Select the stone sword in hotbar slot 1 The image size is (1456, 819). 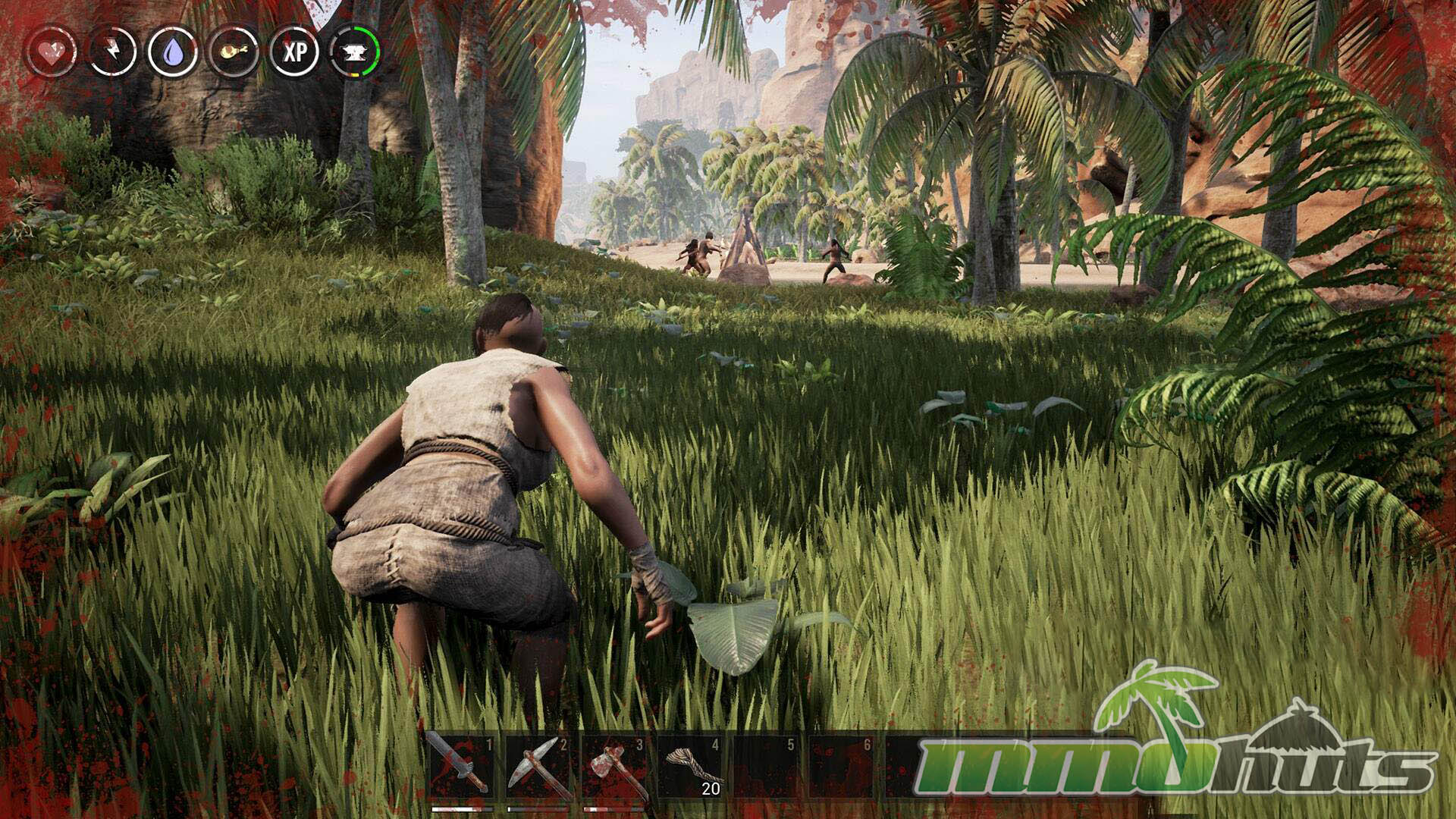(x=460, y=767)
